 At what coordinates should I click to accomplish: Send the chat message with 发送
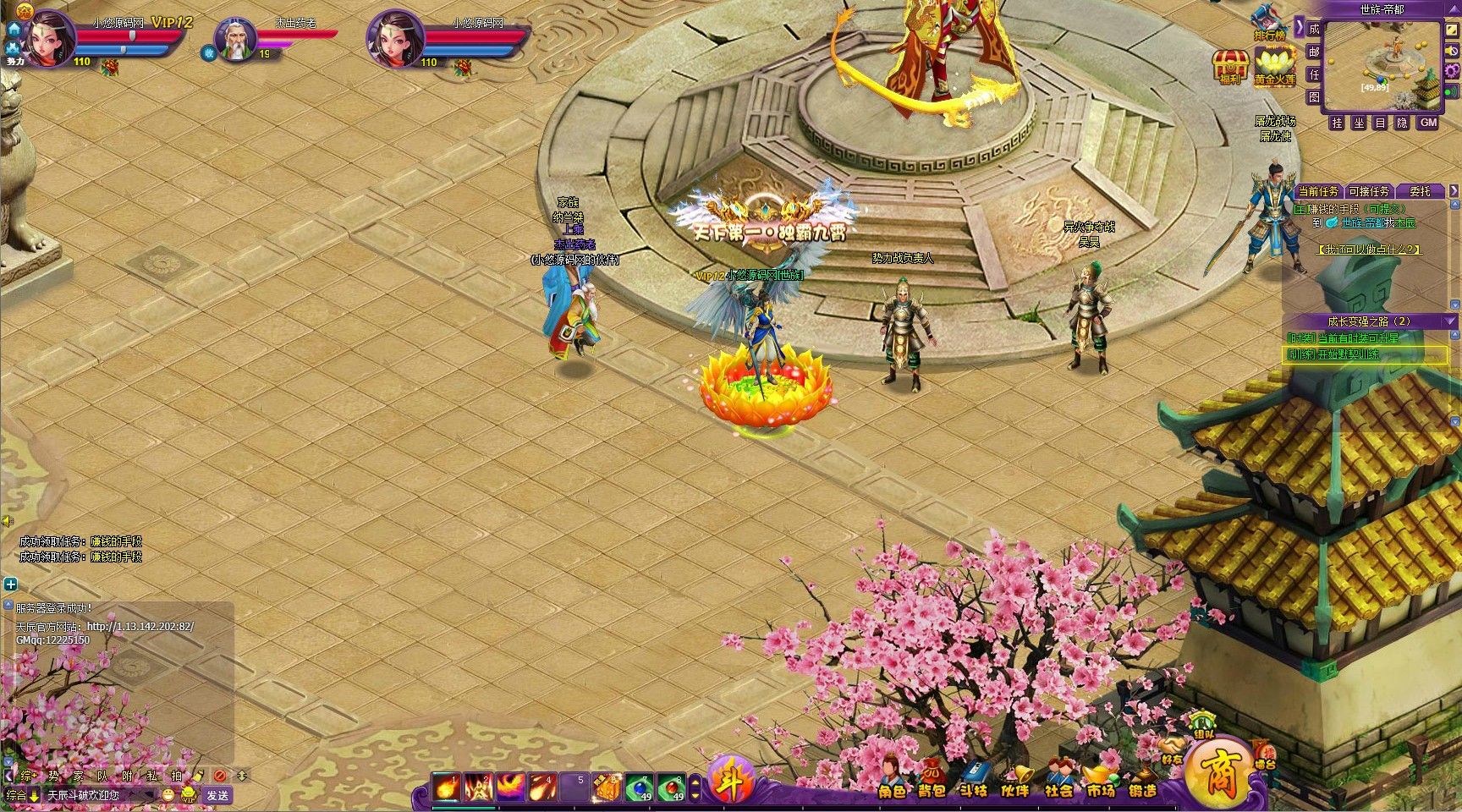tap(217, 795)
